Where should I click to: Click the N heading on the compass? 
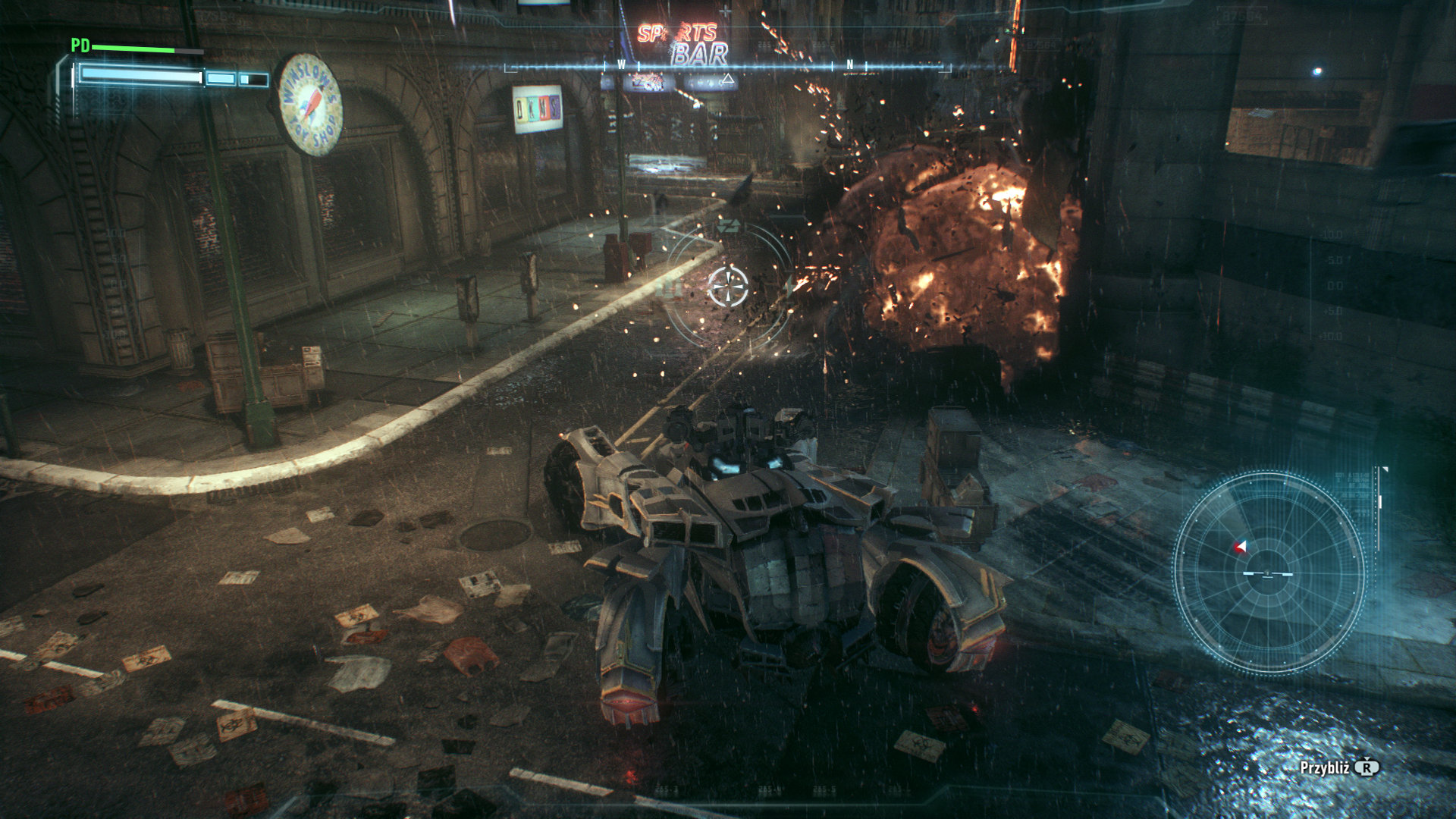pyautogui.click(x=849, y=65)
